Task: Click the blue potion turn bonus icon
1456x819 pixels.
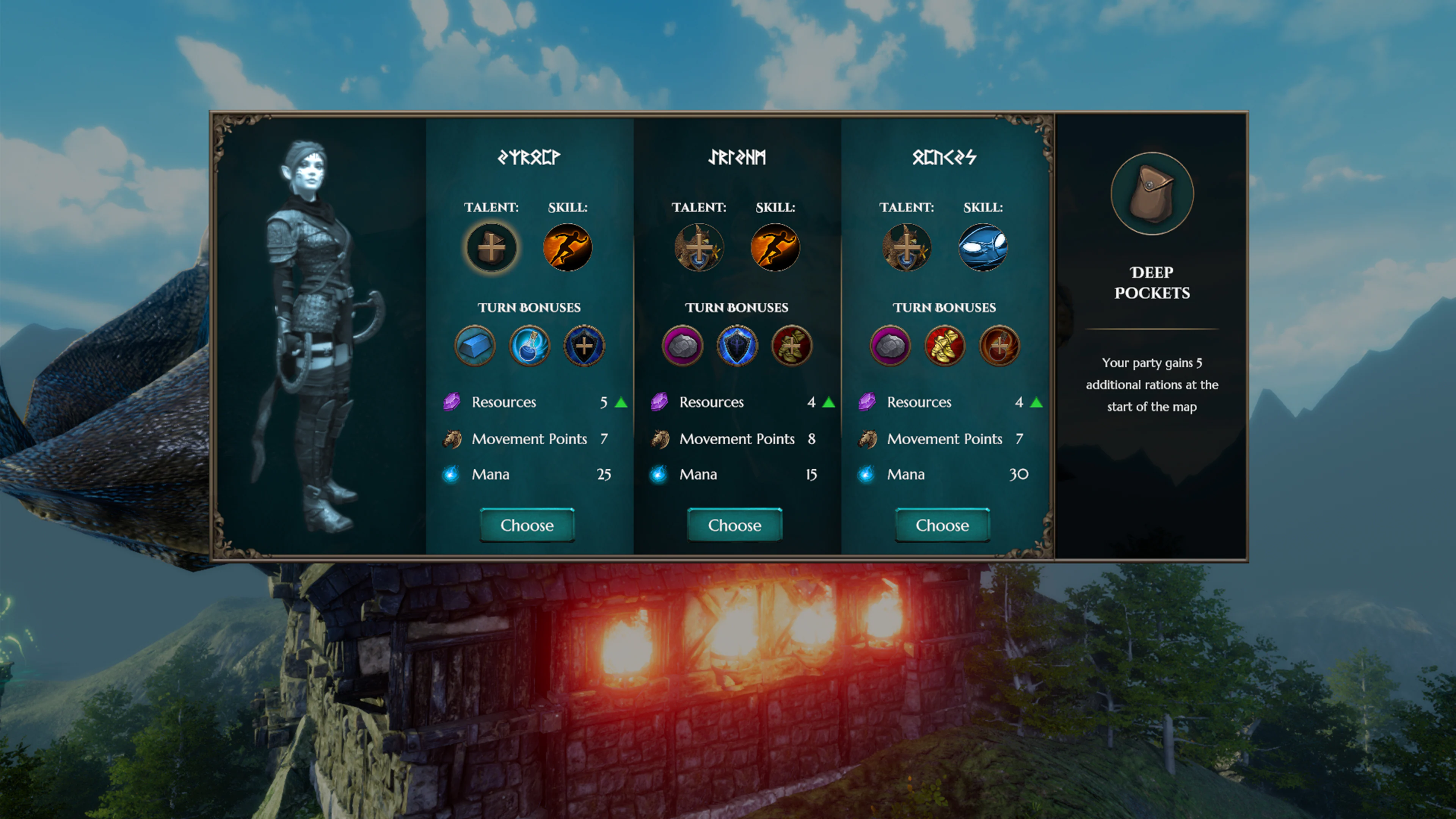Action: tap(530, 345)
